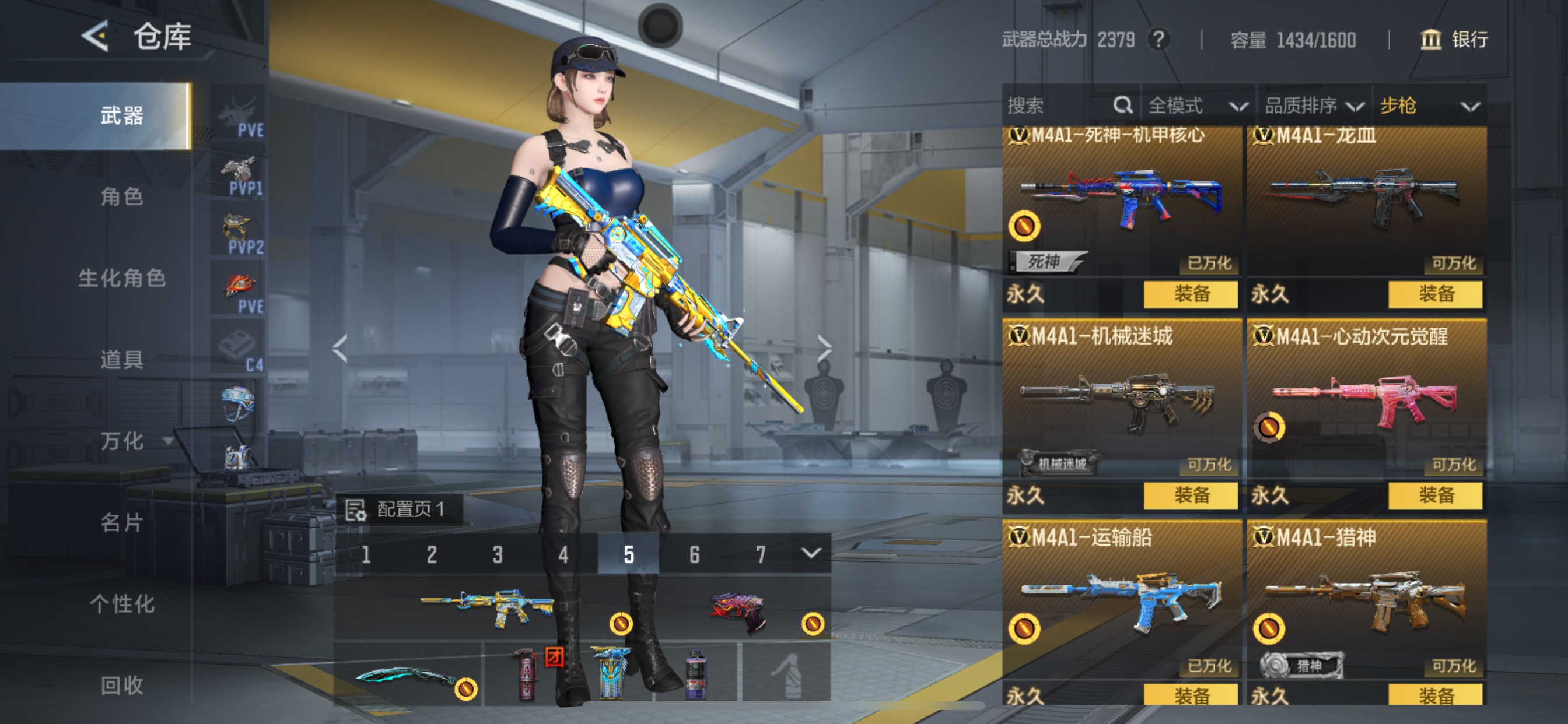Screen dimensions: 1568x724
Task: Switch to the 个性化 tab
Action: (x=122, y=604)
